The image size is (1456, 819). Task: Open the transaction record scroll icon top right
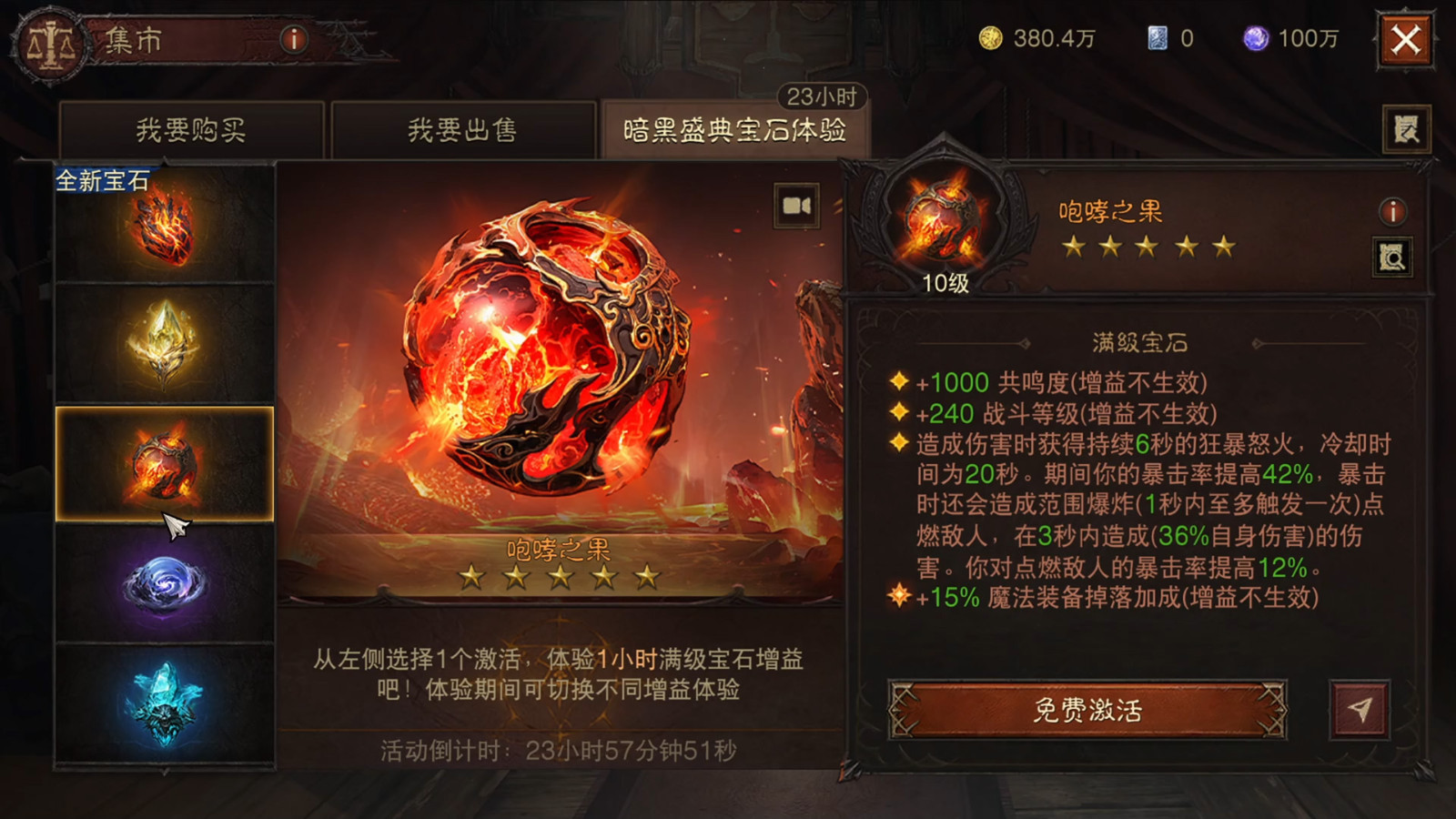click(1407, 127)
